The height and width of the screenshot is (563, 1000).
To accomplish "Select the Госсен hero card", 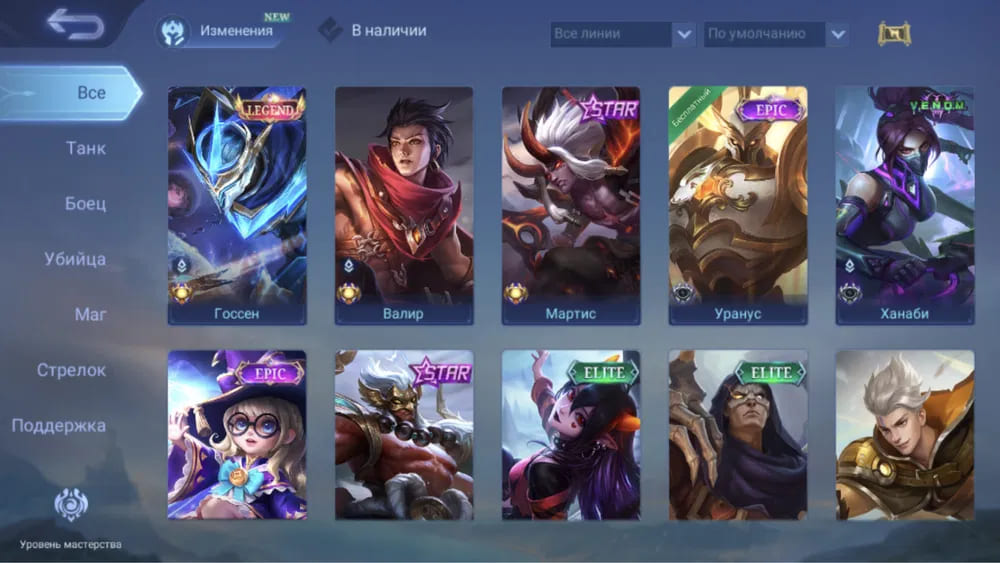I will point(237,205).
